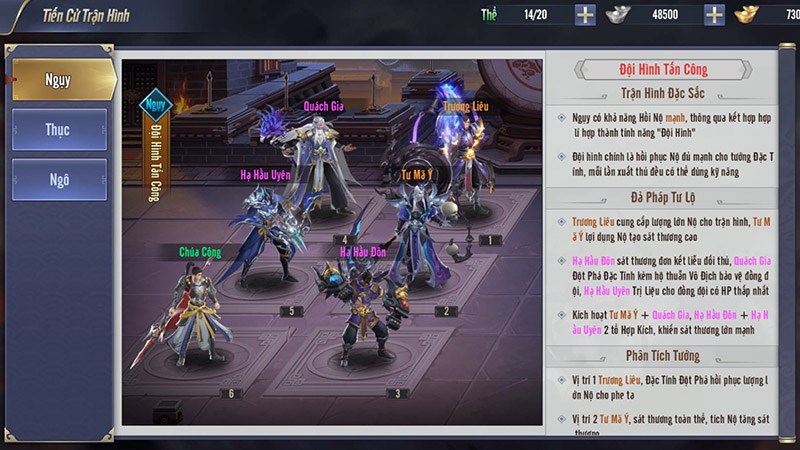
Task: Add silver with the plus beside 48500
Action: point(714,14)
